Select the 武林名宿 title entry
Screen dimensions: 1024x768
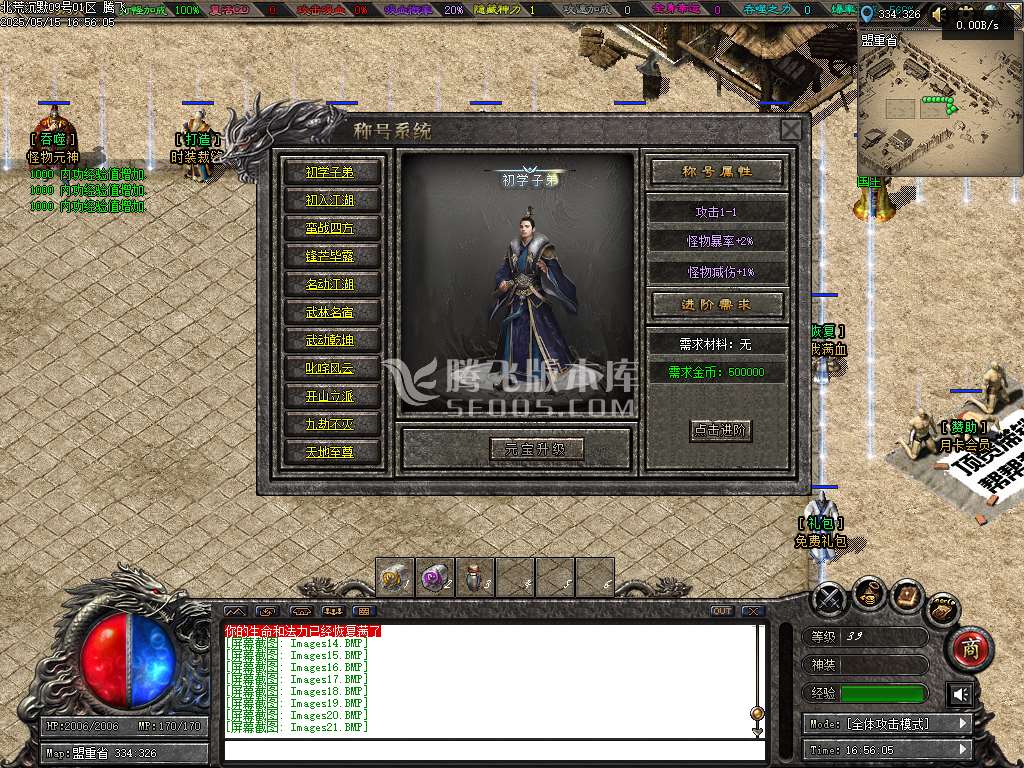329,312
